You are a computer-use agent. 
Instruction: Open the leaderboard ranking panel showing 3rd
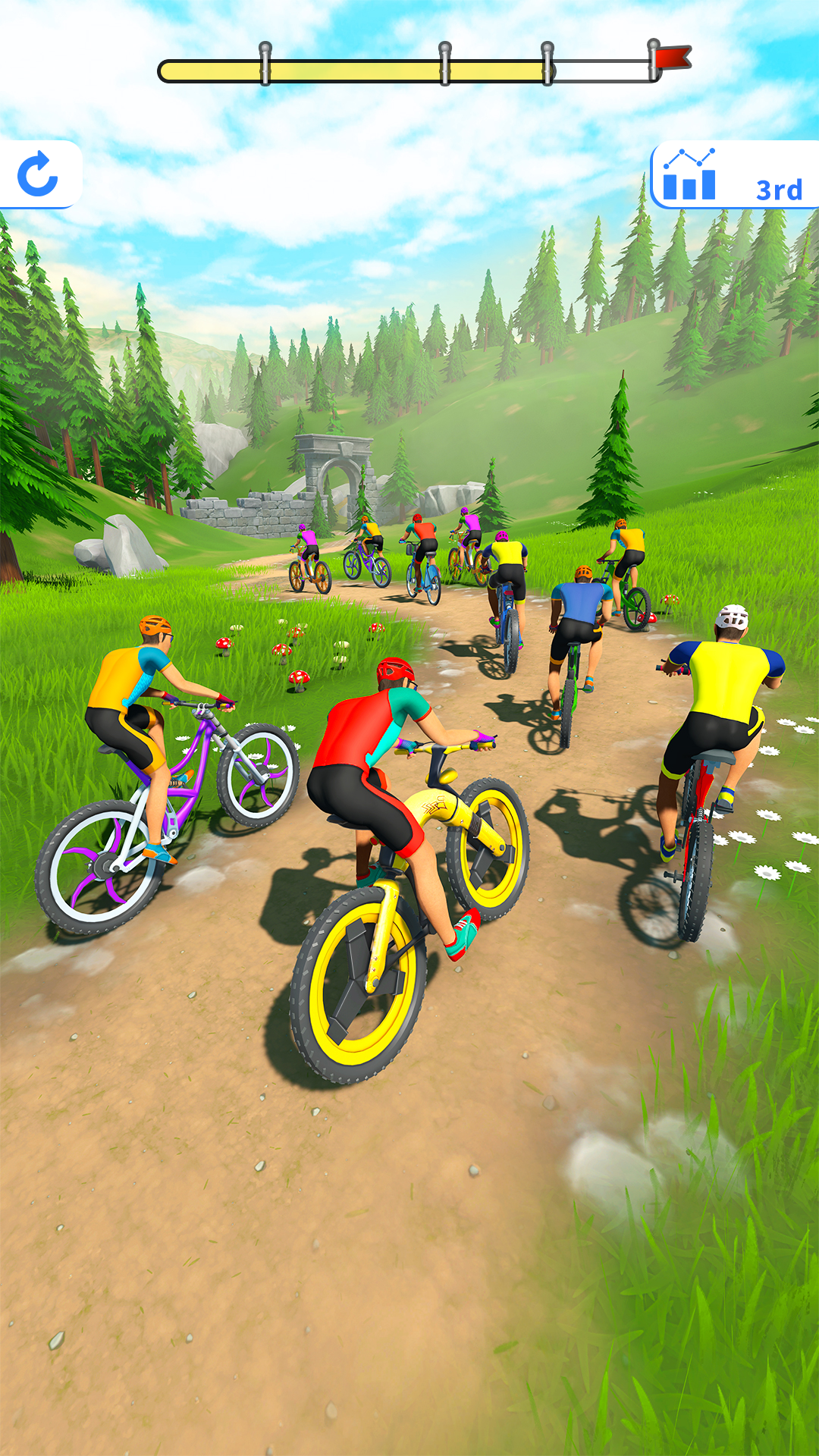click(x=733, y=175)
